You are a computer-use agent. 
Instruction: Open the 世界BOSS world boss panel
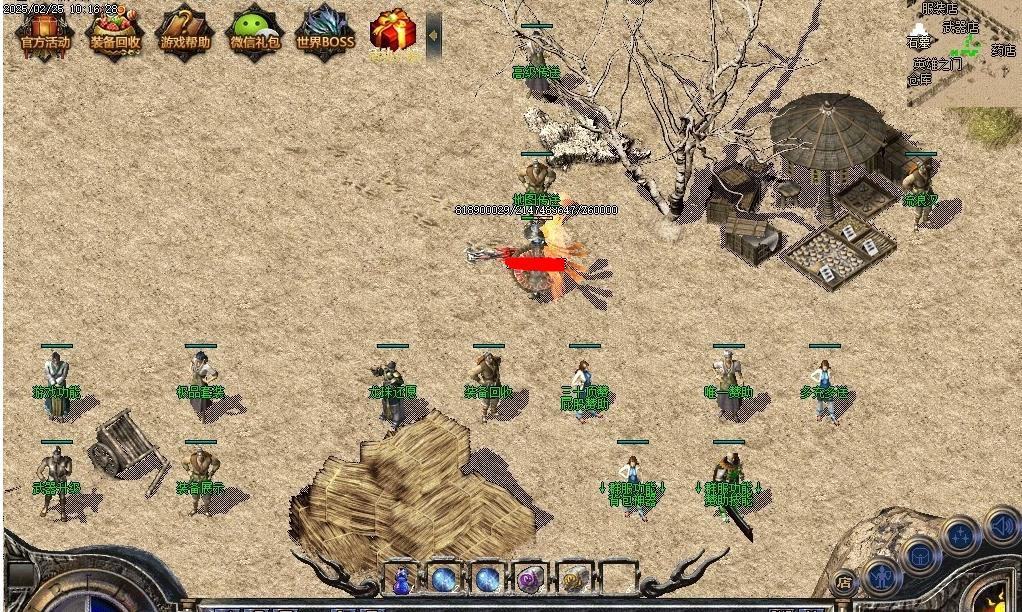[x=325, y=30]
